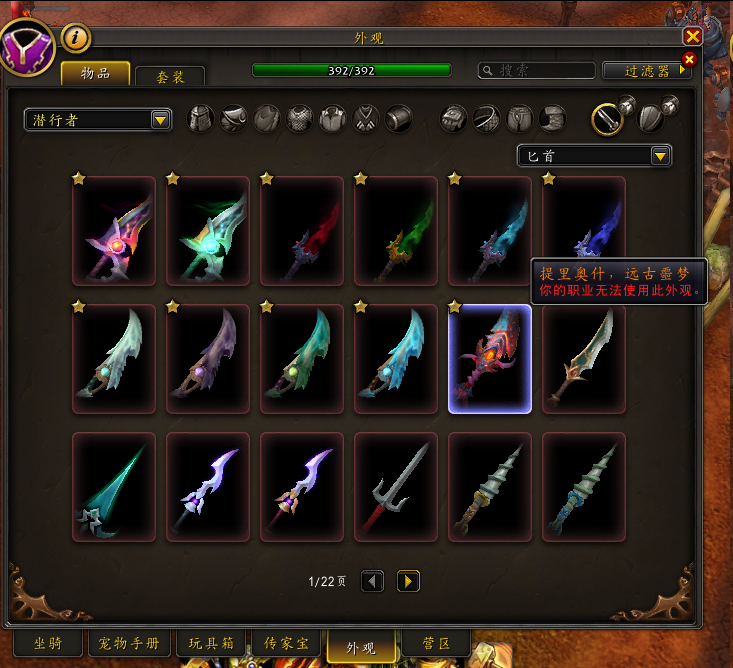Open the 玩具箱 toy box tab

tap(209, 643)
